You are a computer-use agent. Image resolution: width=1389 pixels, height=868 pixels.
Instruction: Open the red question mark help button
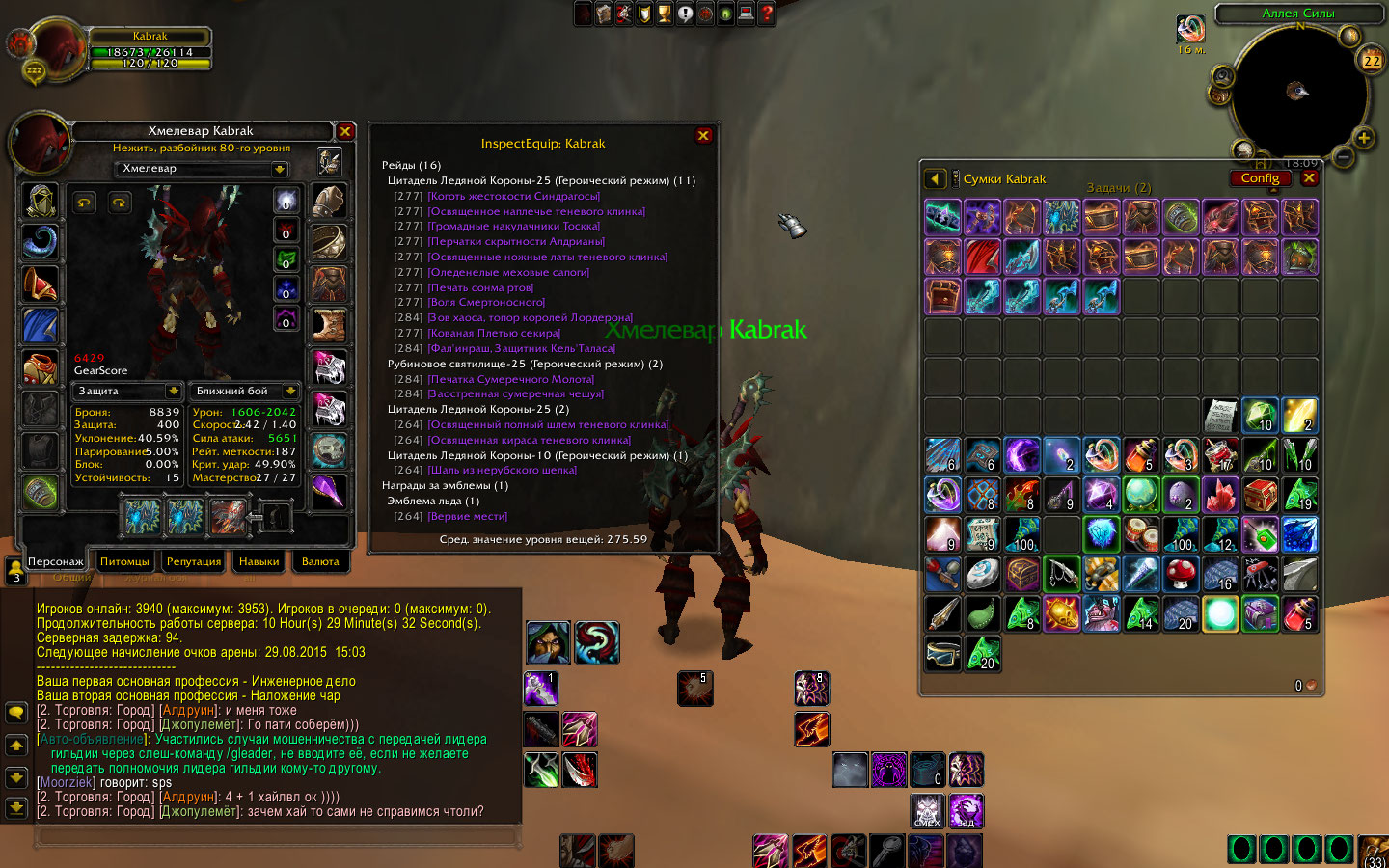point(767,14)
